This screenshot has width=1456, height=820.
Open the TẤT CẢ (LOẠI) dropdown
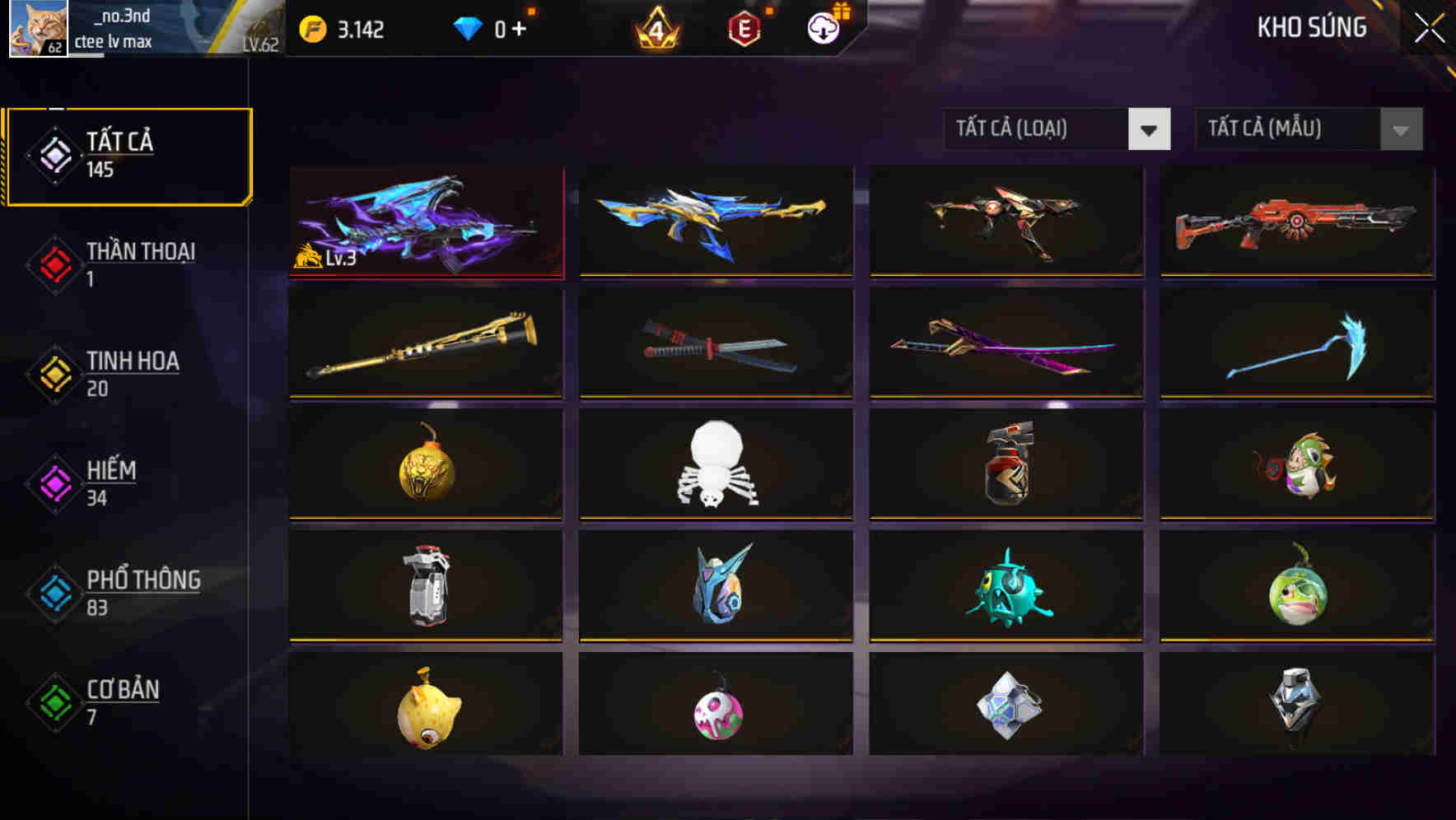[x=1038, y=129]
